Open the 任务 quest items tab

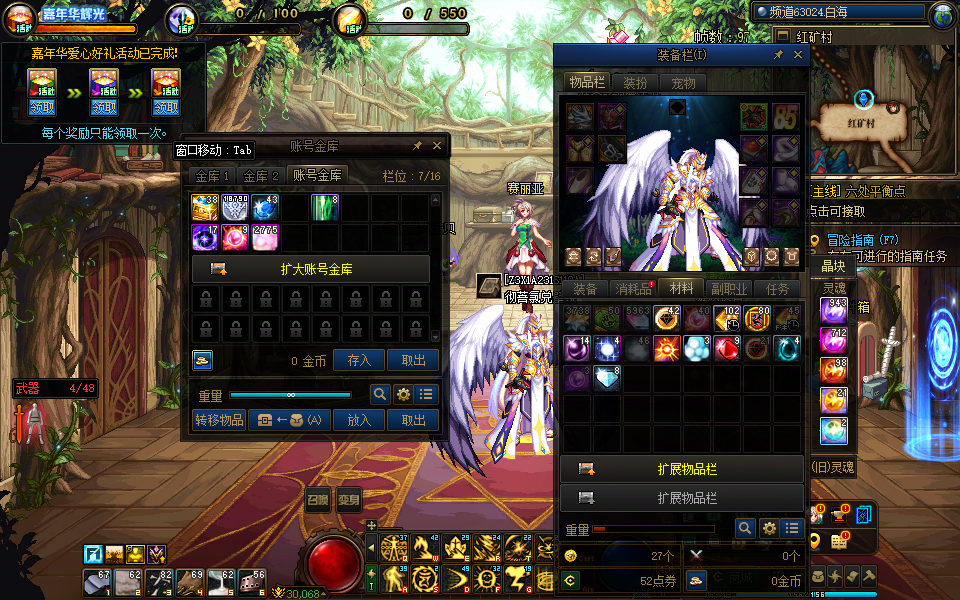[x=777, y=289]
